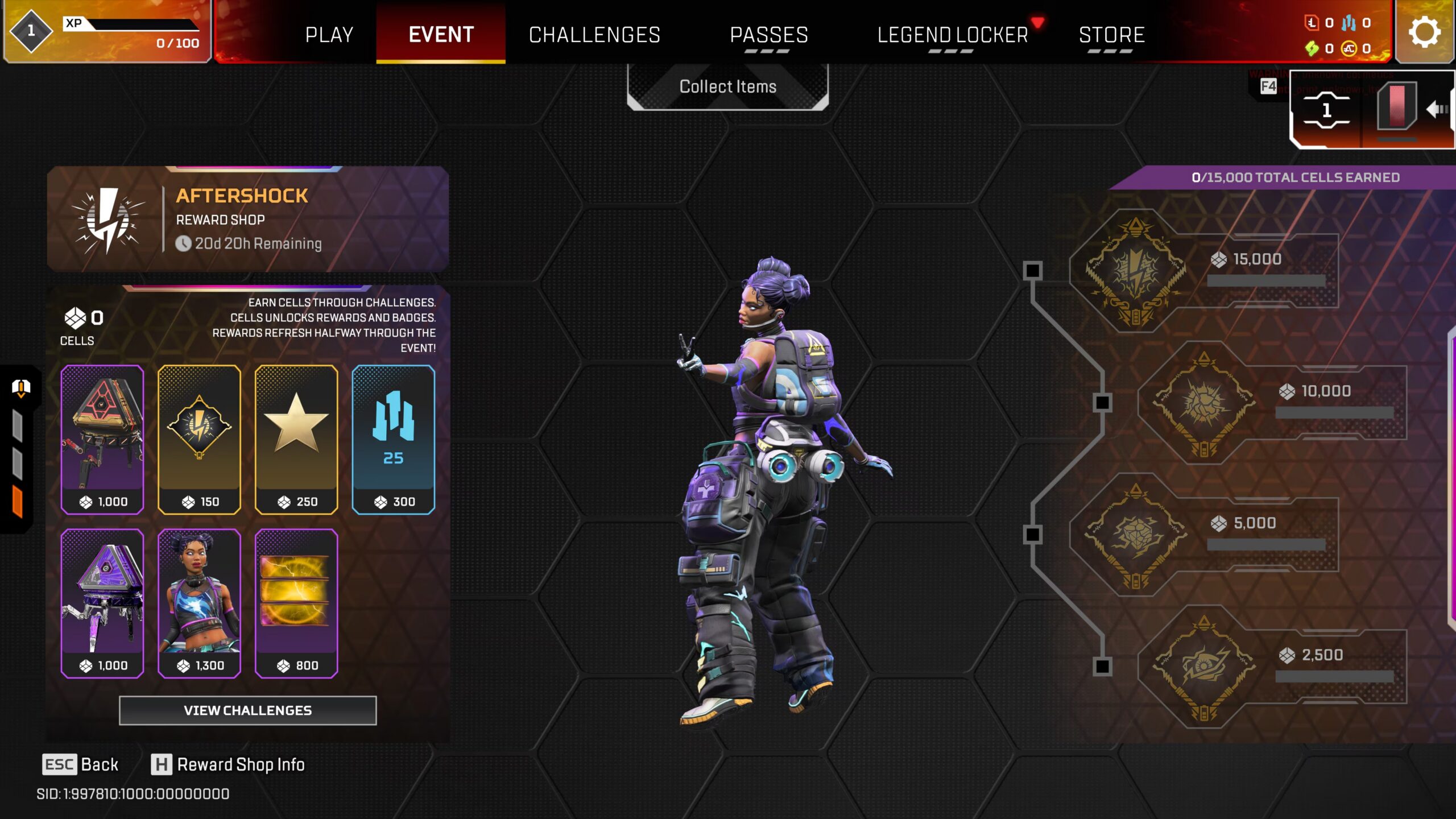Choose the purple weapon skin for 1,000 cells
1456x819 pixels.
pos(102,603)
